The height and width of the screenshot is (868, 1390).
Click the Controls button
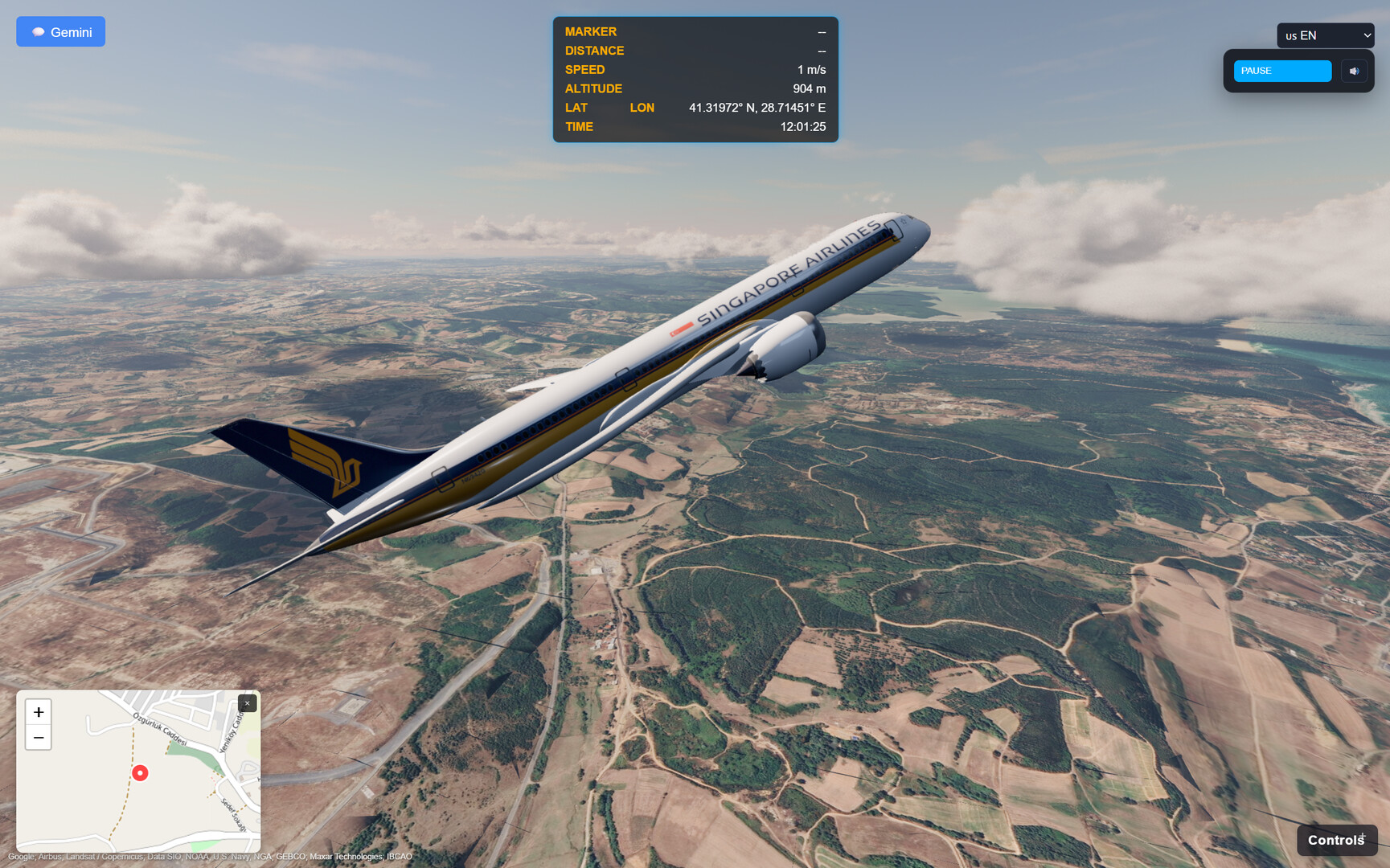tap(1337, 839)
